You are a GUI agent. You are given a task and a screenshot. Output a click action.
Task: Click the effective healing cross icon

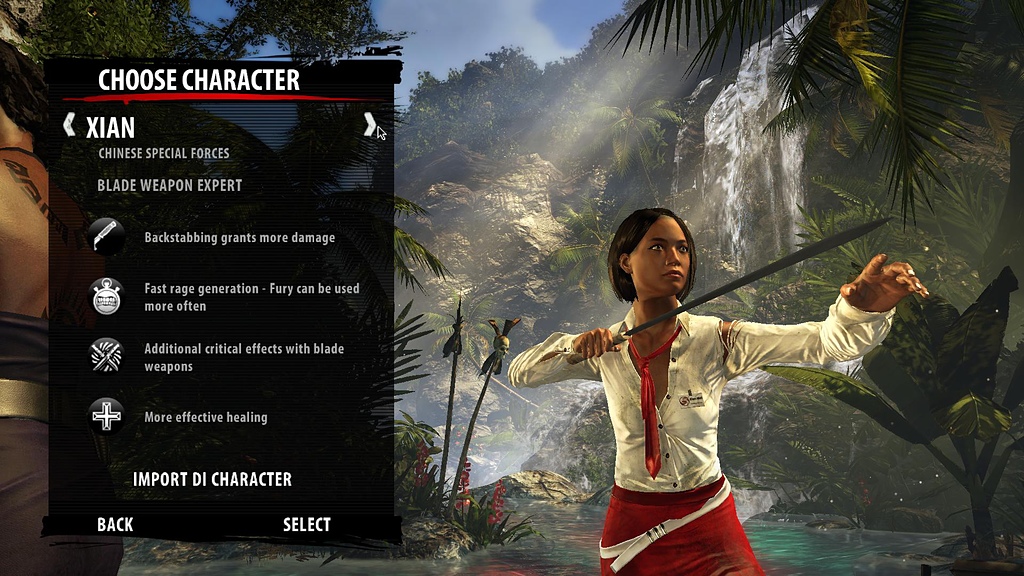coord(107,416)
